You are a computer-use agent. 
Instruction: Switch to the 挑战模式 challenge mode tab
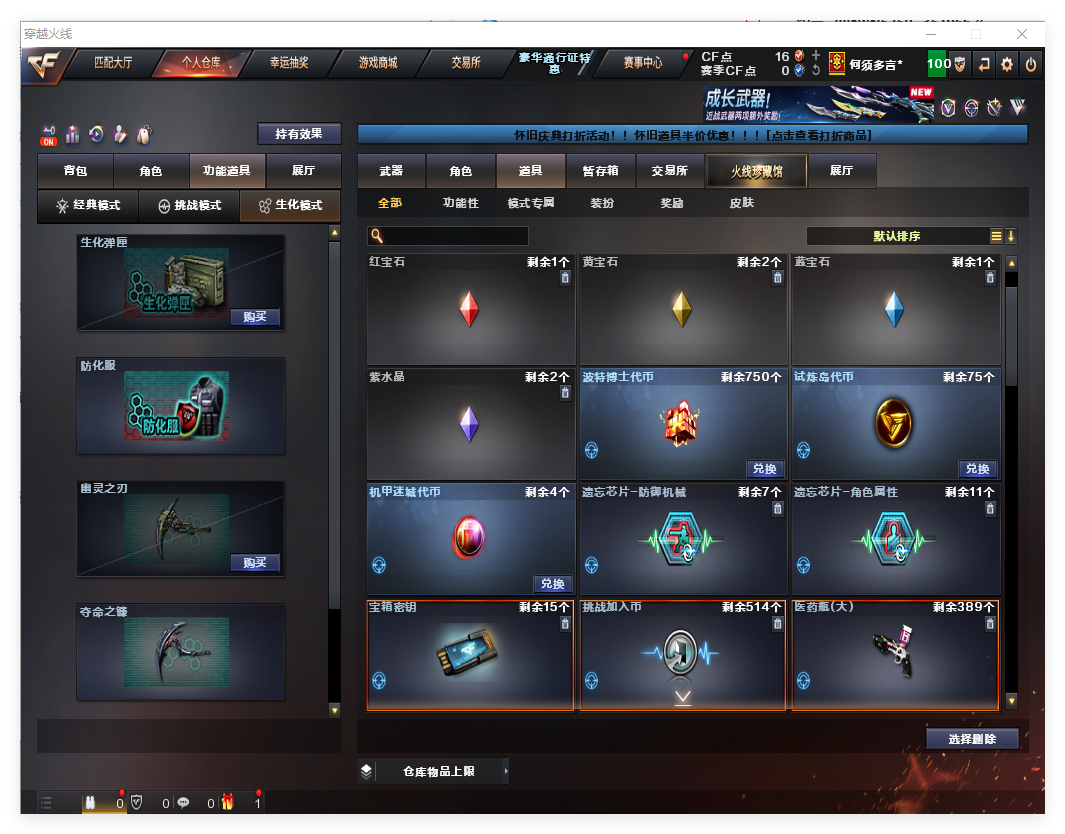(x=190, y=205)
